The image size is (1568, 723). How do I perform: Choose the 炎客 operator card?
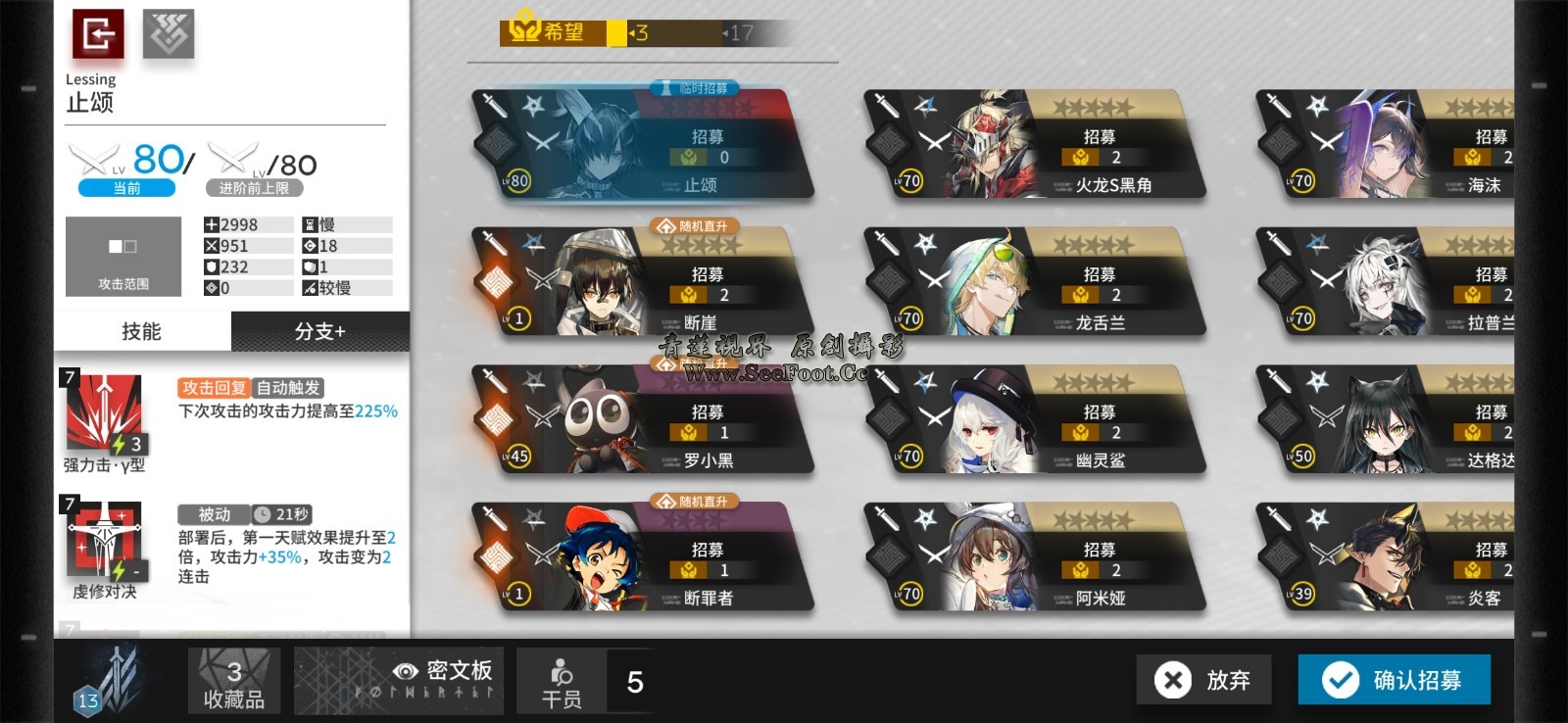click(x=1392, y=557)
